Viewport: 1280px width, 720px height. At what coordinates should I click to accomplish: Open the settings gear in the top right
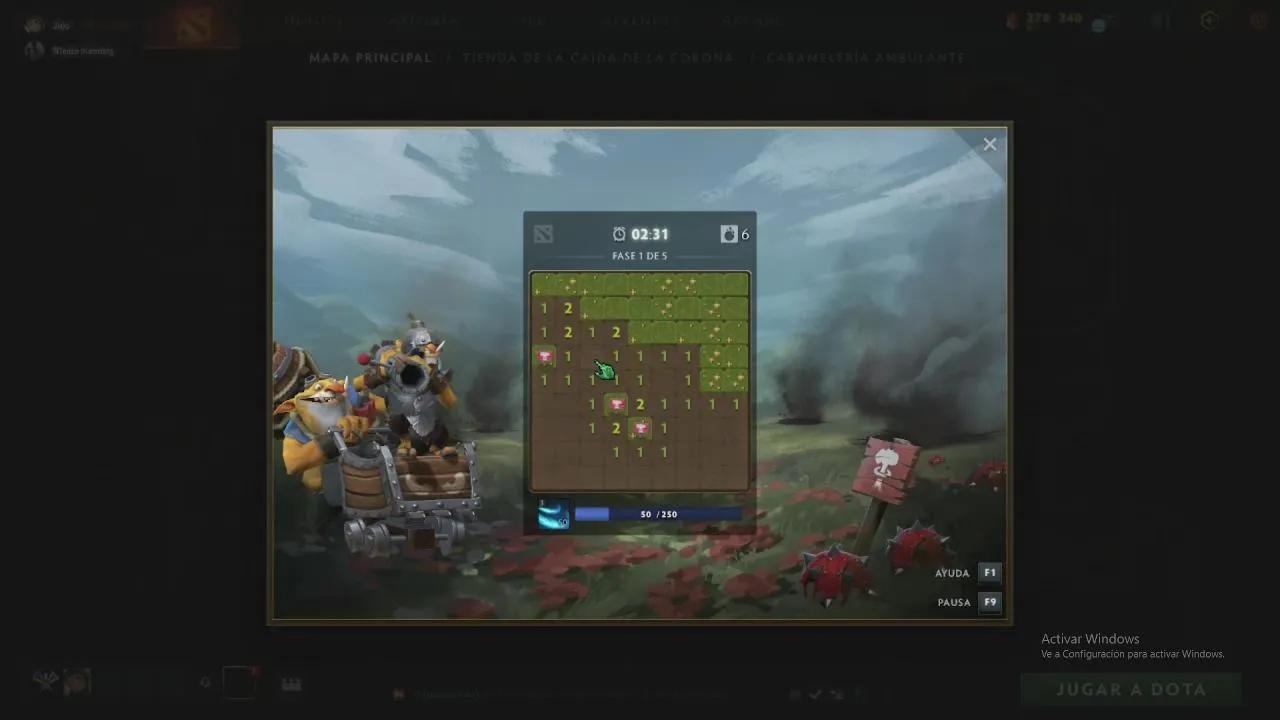pyautogui.click(x=1258, y=20)
